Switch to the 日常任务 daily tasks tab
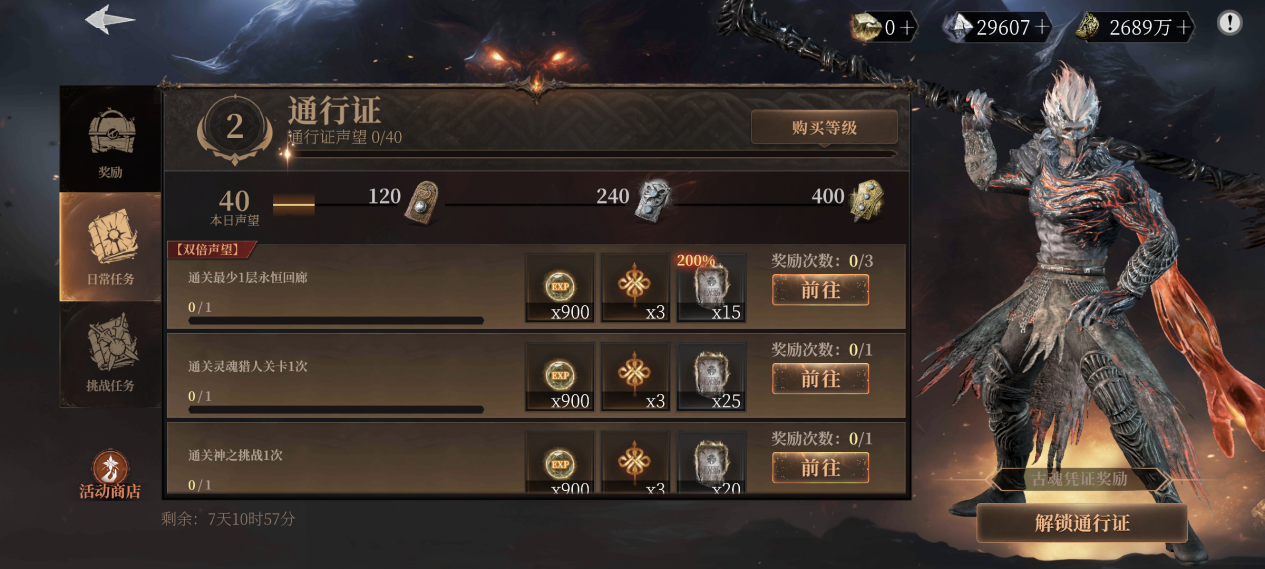The image size is (1265, 569). (110, 246)
